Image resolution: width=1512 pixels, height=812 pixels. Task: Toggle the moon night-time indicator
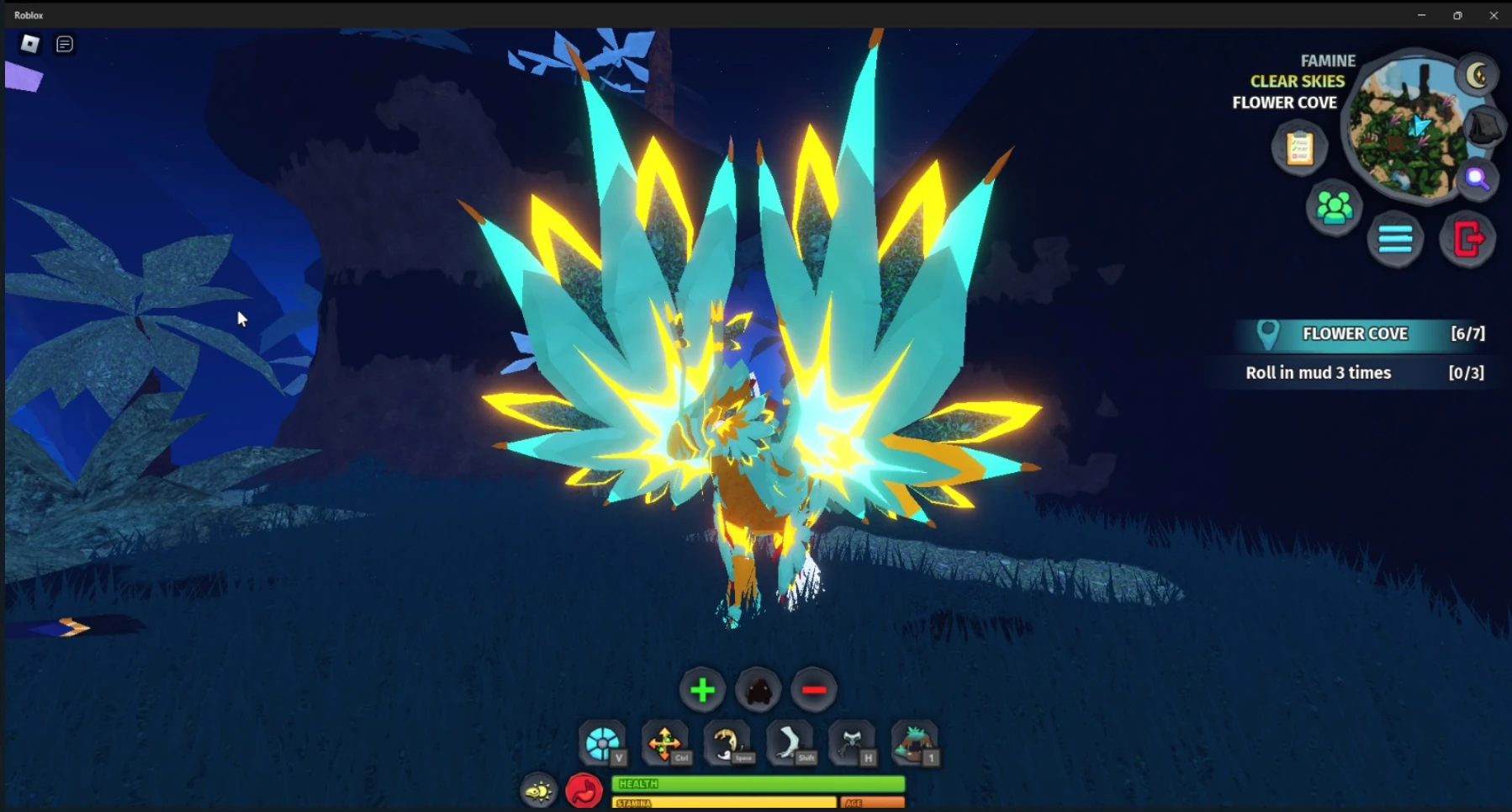click(x=1478, y=76)
